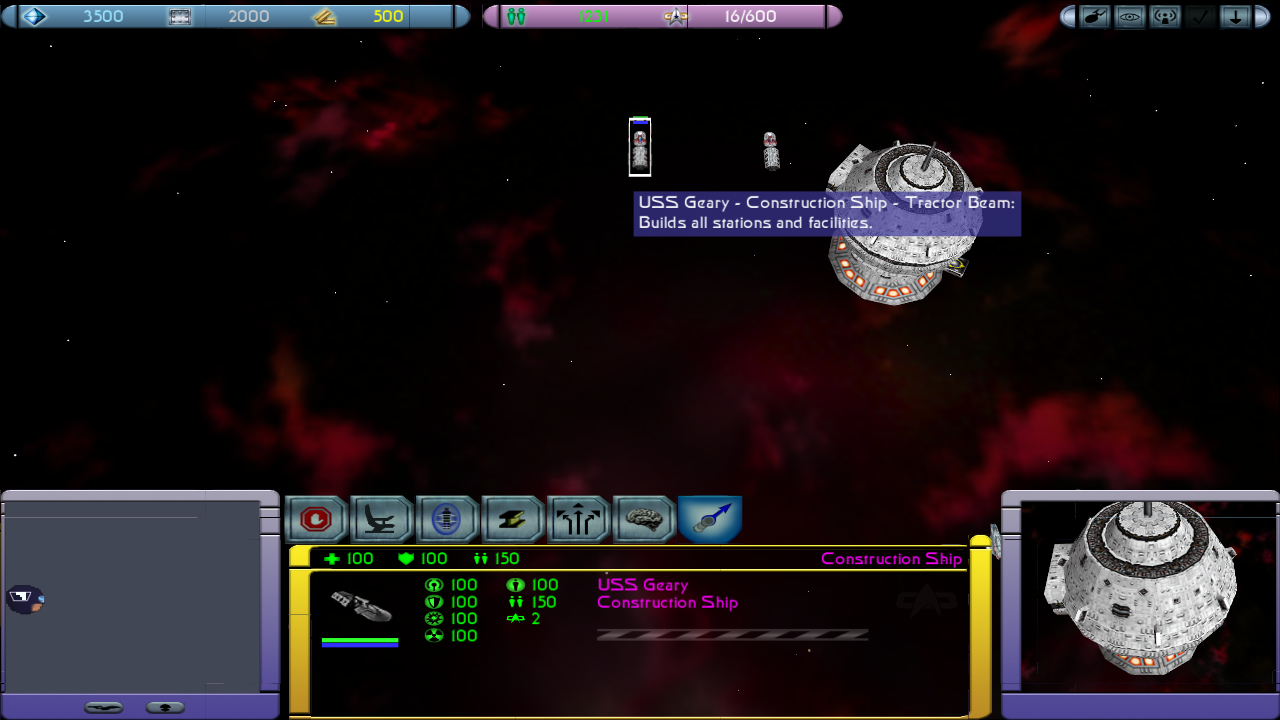Click the captain's chair command button
Screen dimensions: 1280x720
[381, 520]
